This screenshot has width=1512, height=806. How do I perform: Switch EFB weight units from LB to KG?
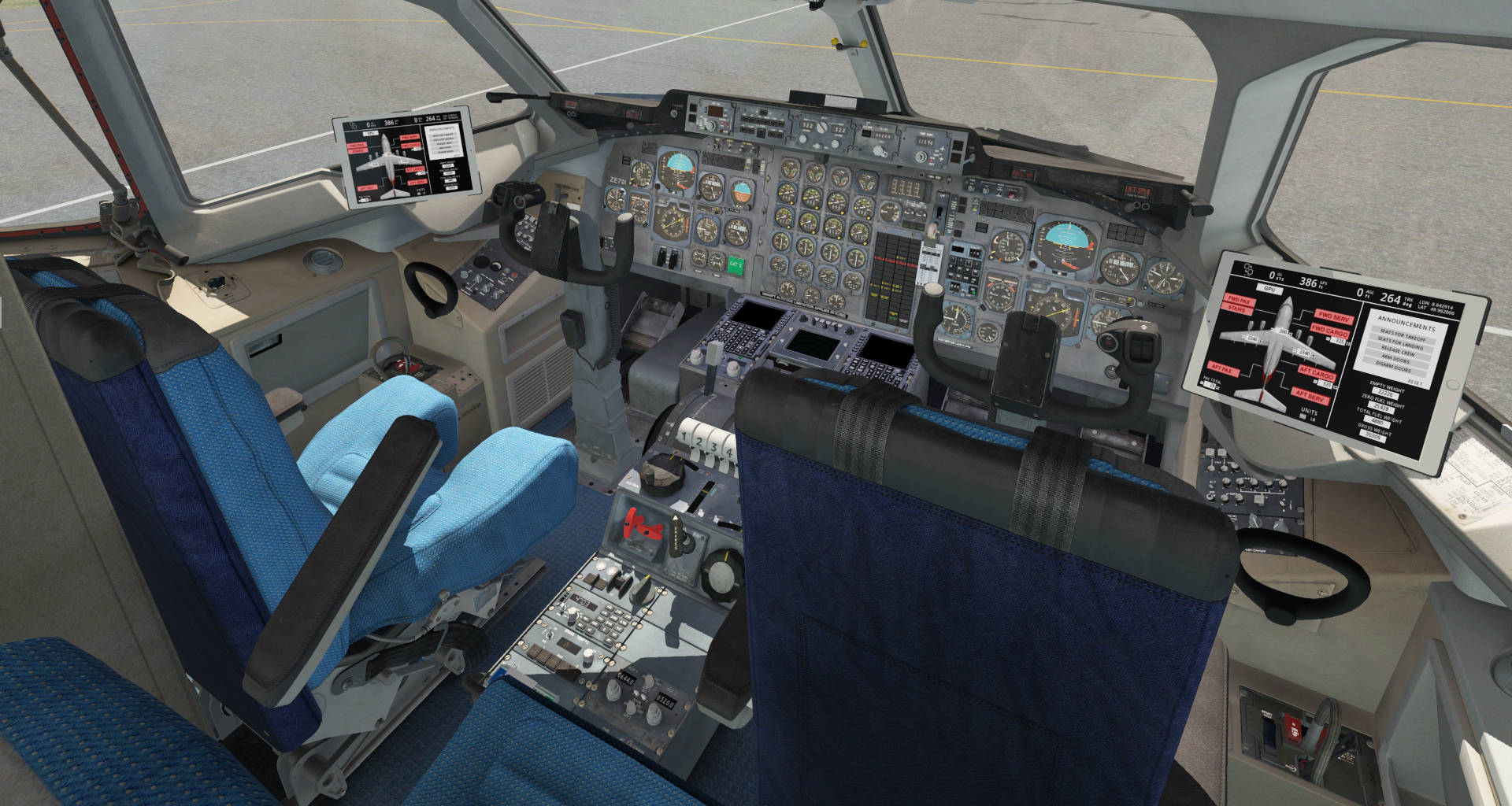[1304, 417]
